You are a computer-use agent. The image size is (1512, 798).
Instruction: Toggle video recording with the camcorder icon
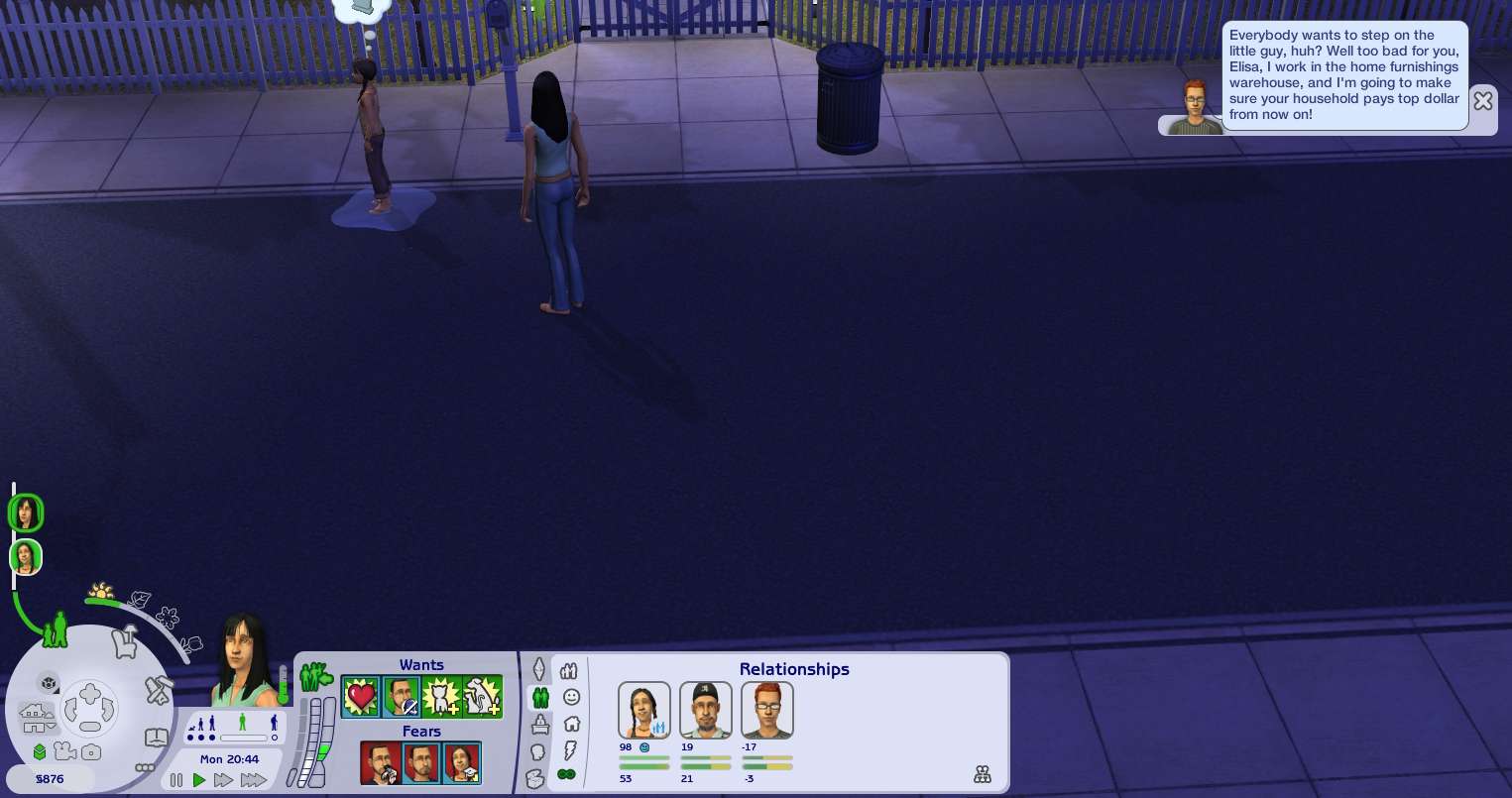pyautogui.click(x=65, y=751)
